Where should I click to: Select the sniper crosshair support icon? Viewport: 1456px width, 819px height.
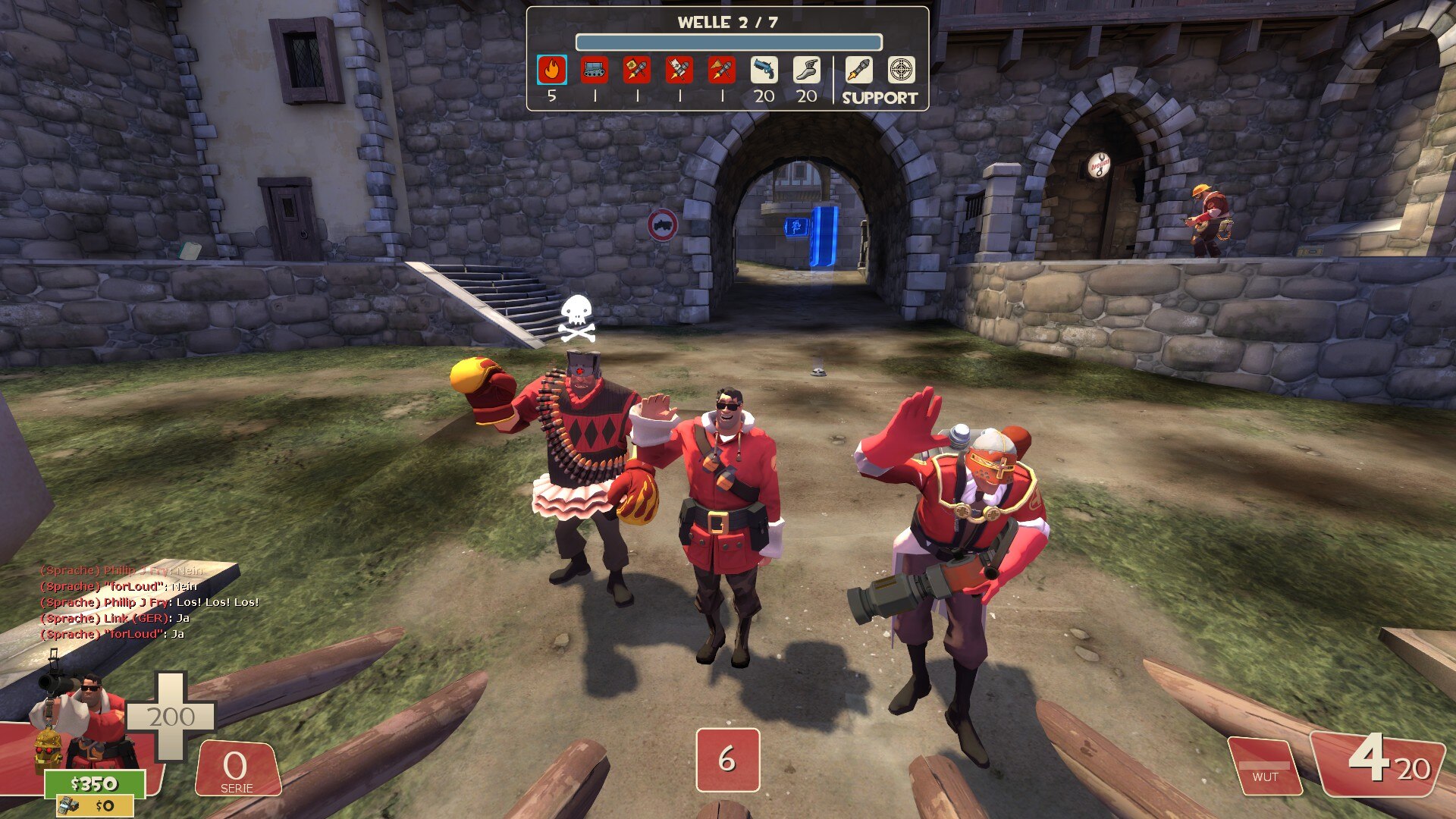coord(901,71)
